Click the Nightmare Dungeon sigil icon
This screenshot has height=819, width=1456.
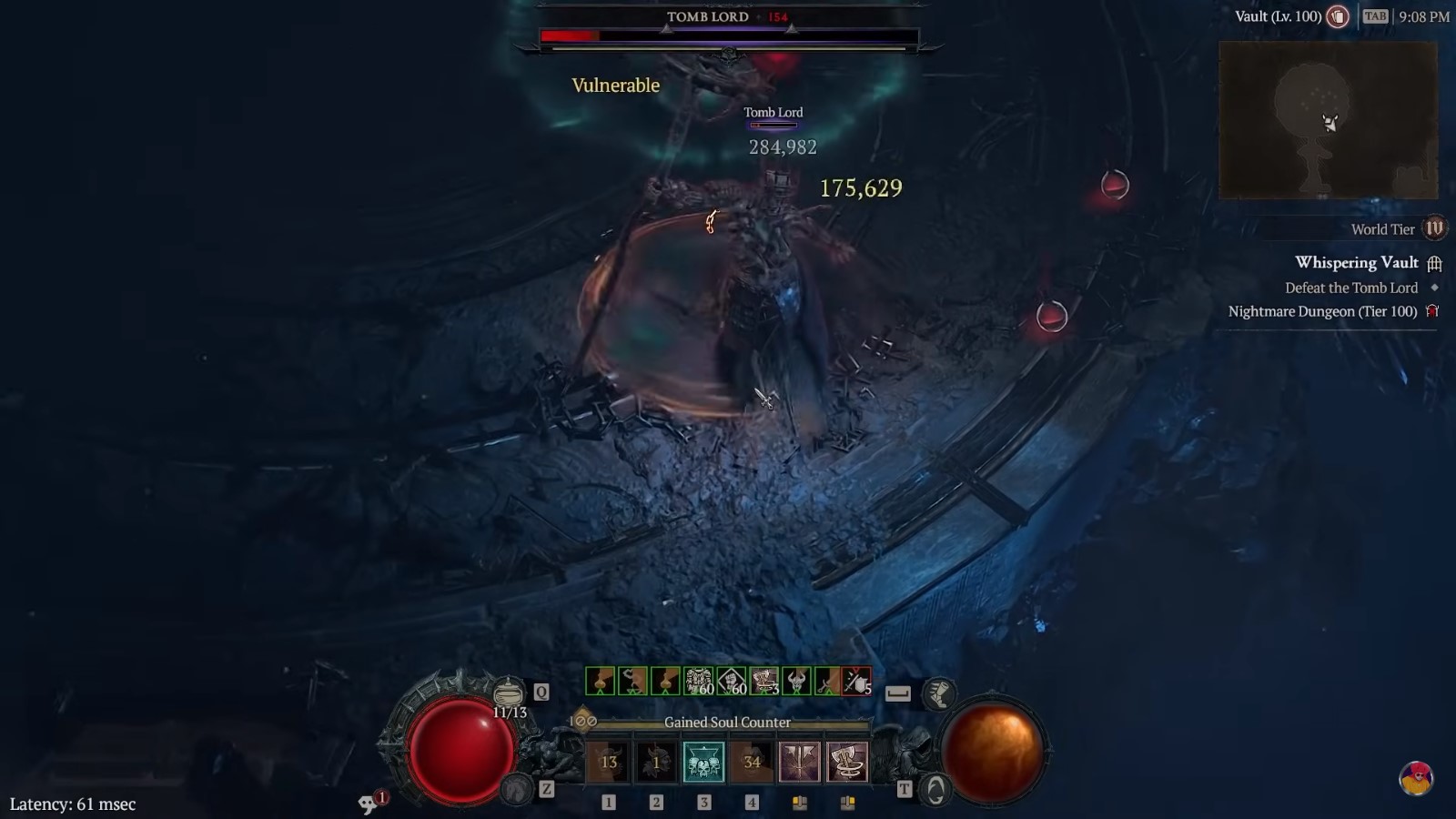point(1434,311)
